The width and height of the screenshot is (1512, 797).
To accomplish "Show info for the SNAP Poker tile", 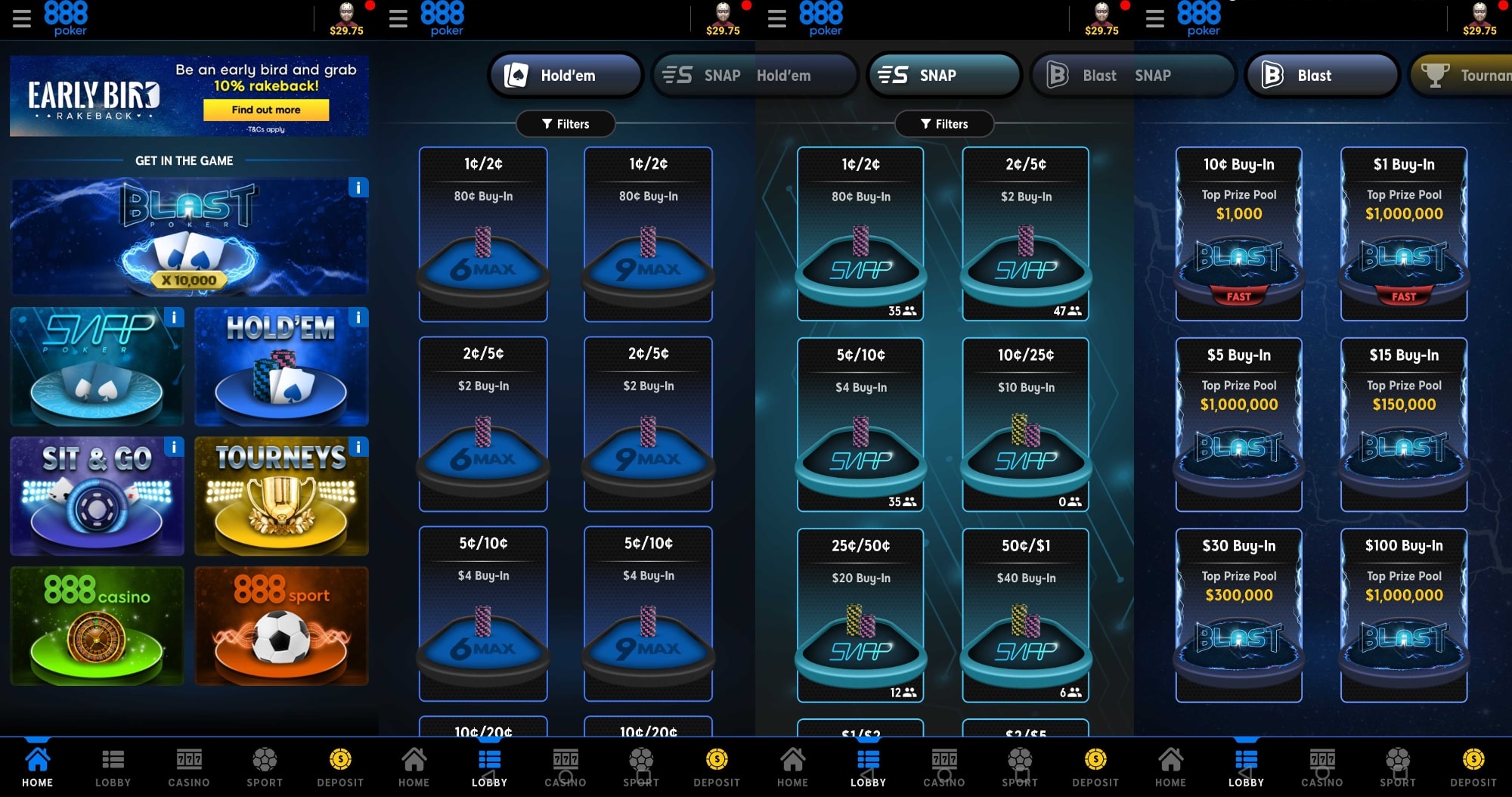I will pyautogui.click(x=172, y=318).
